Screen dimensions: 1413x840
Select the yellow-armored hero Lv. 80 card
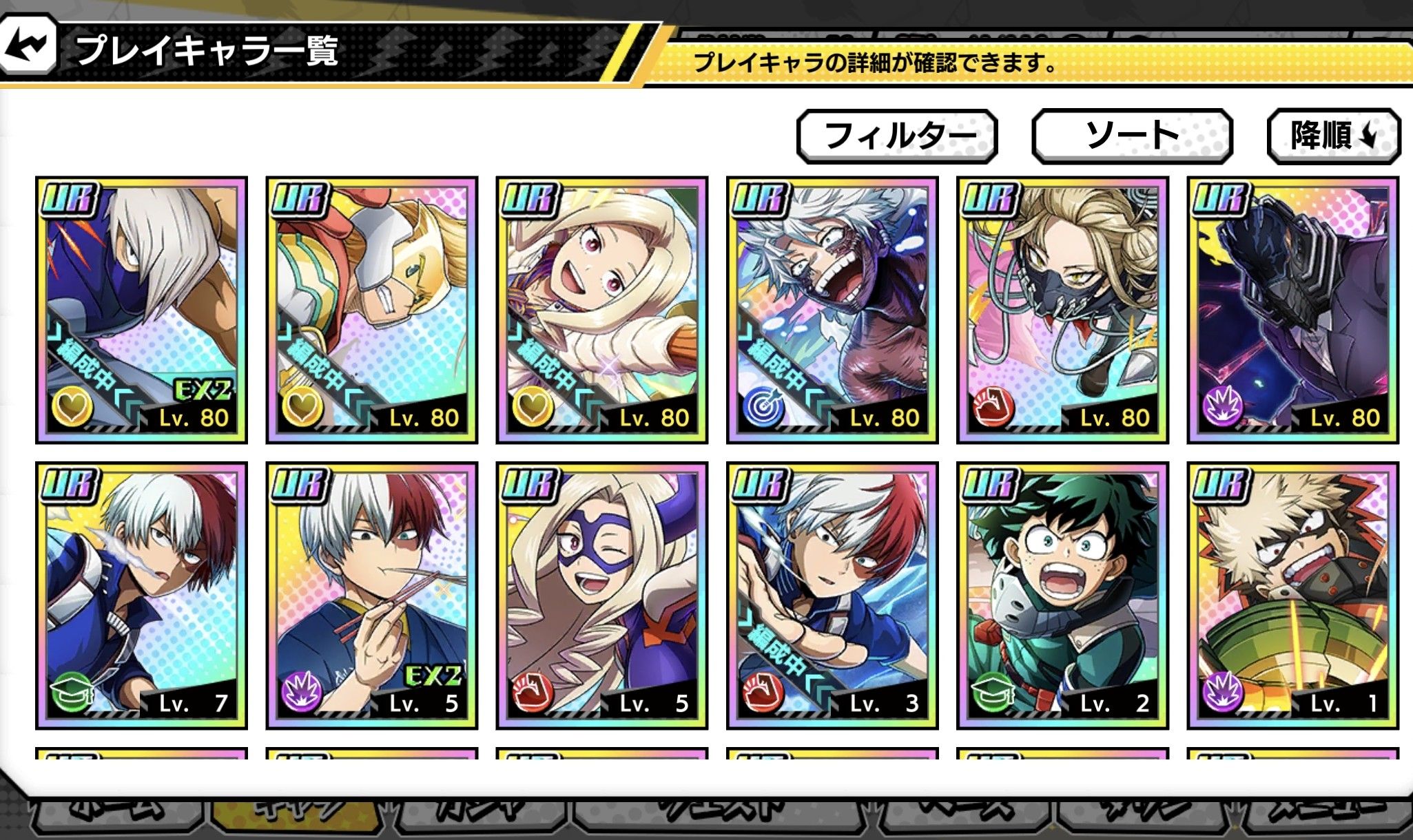pyautogui.click(x=371, y=310)
